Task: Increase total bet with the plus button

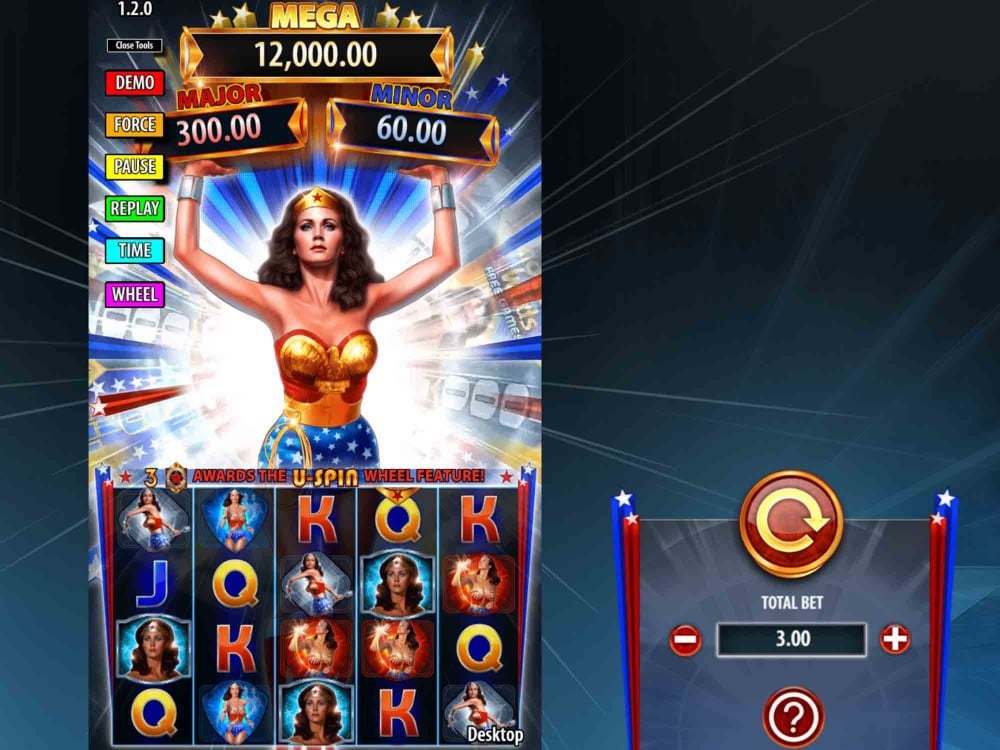Action: click(x=895, y=639)
